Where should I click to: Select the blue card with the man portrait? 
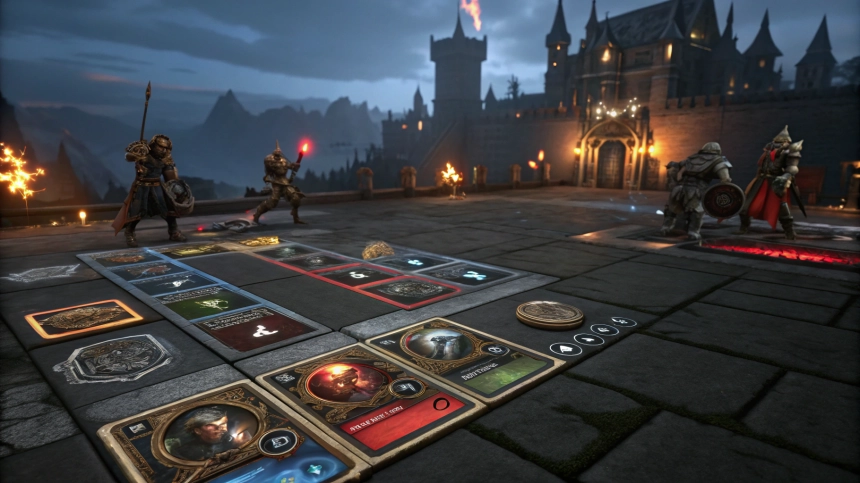(228, 436)
